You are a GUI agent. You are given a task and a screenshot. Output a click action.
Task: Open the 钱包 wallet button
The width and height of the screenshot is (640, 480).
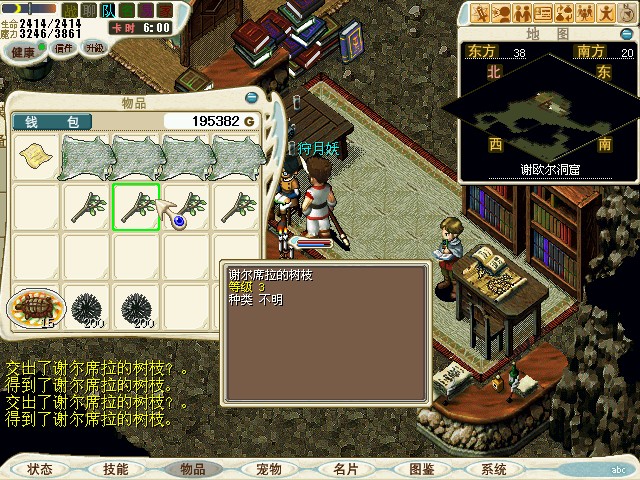pos(52,121)
